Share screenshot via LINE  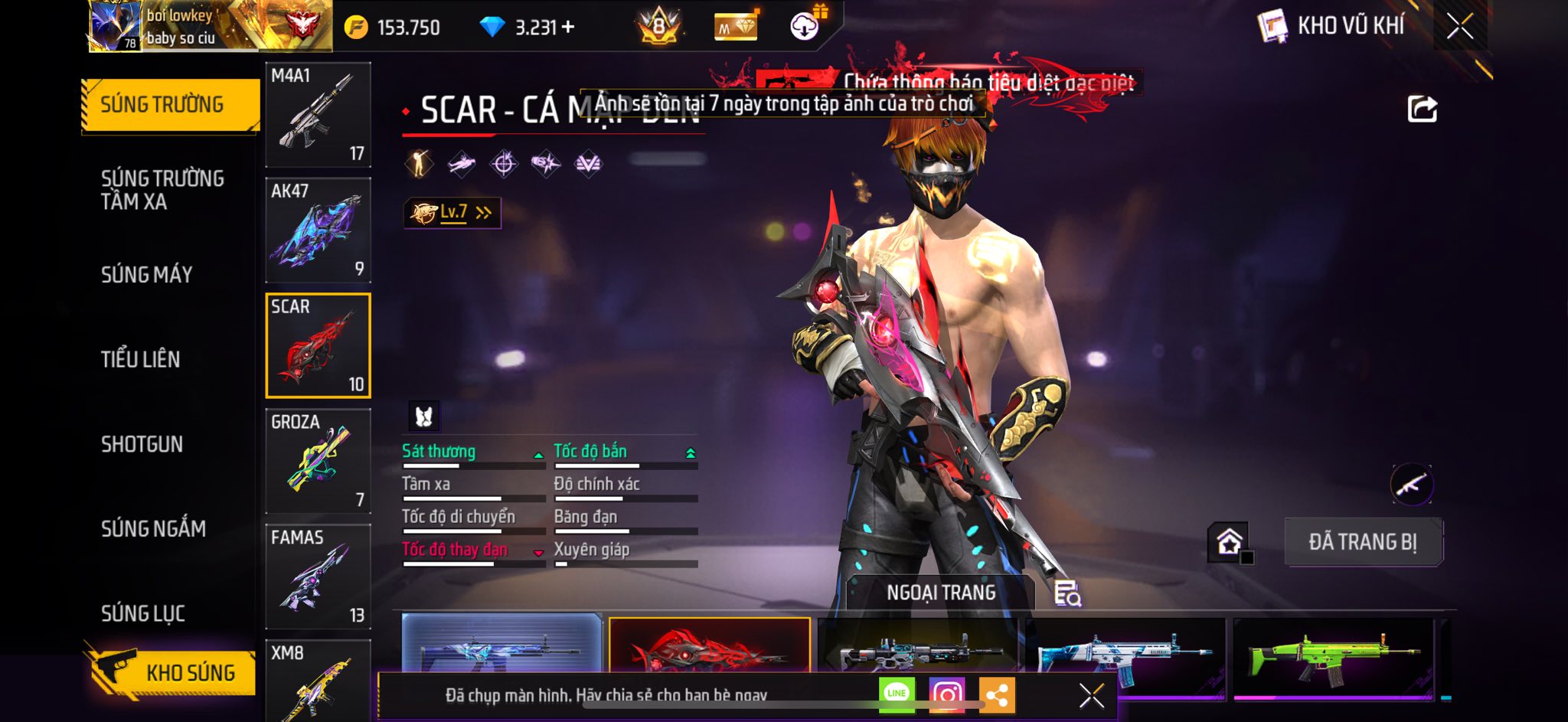coord(897,694)
